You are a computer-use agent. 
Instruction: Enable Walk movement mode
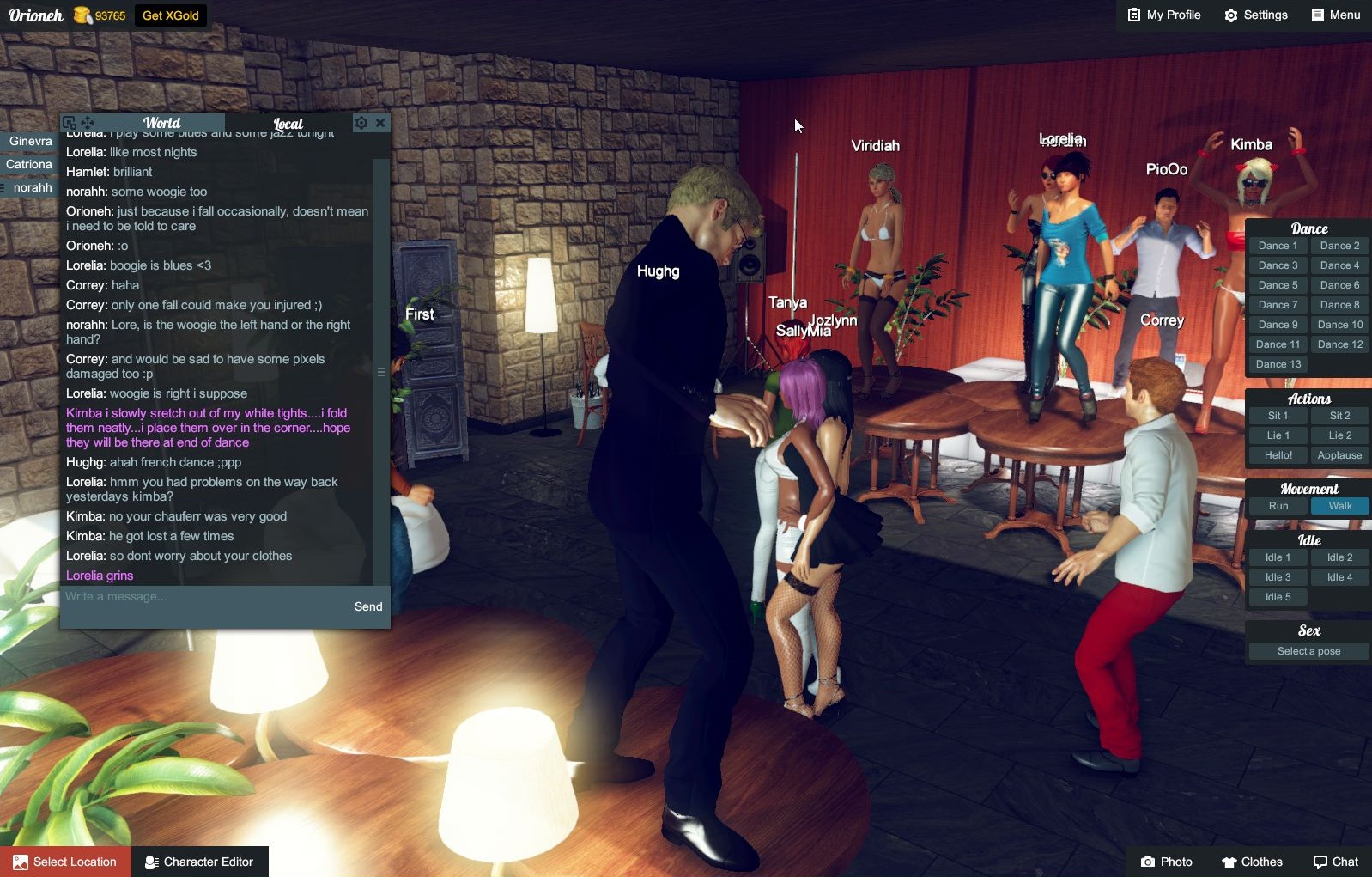[x=1339, y=506]
